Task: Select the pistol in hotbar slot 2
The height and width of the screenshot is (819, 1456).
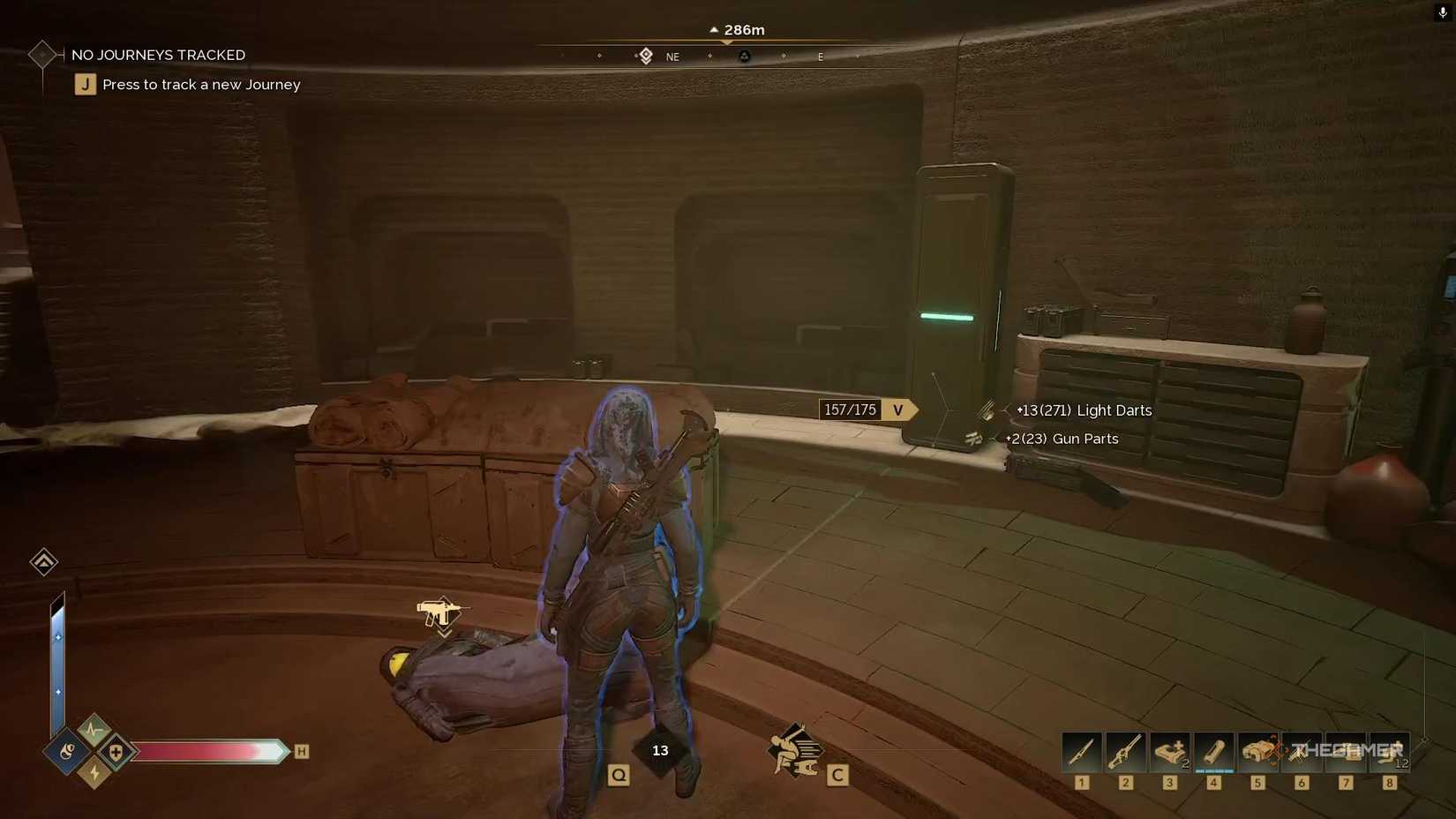Action: [1125, 751]
